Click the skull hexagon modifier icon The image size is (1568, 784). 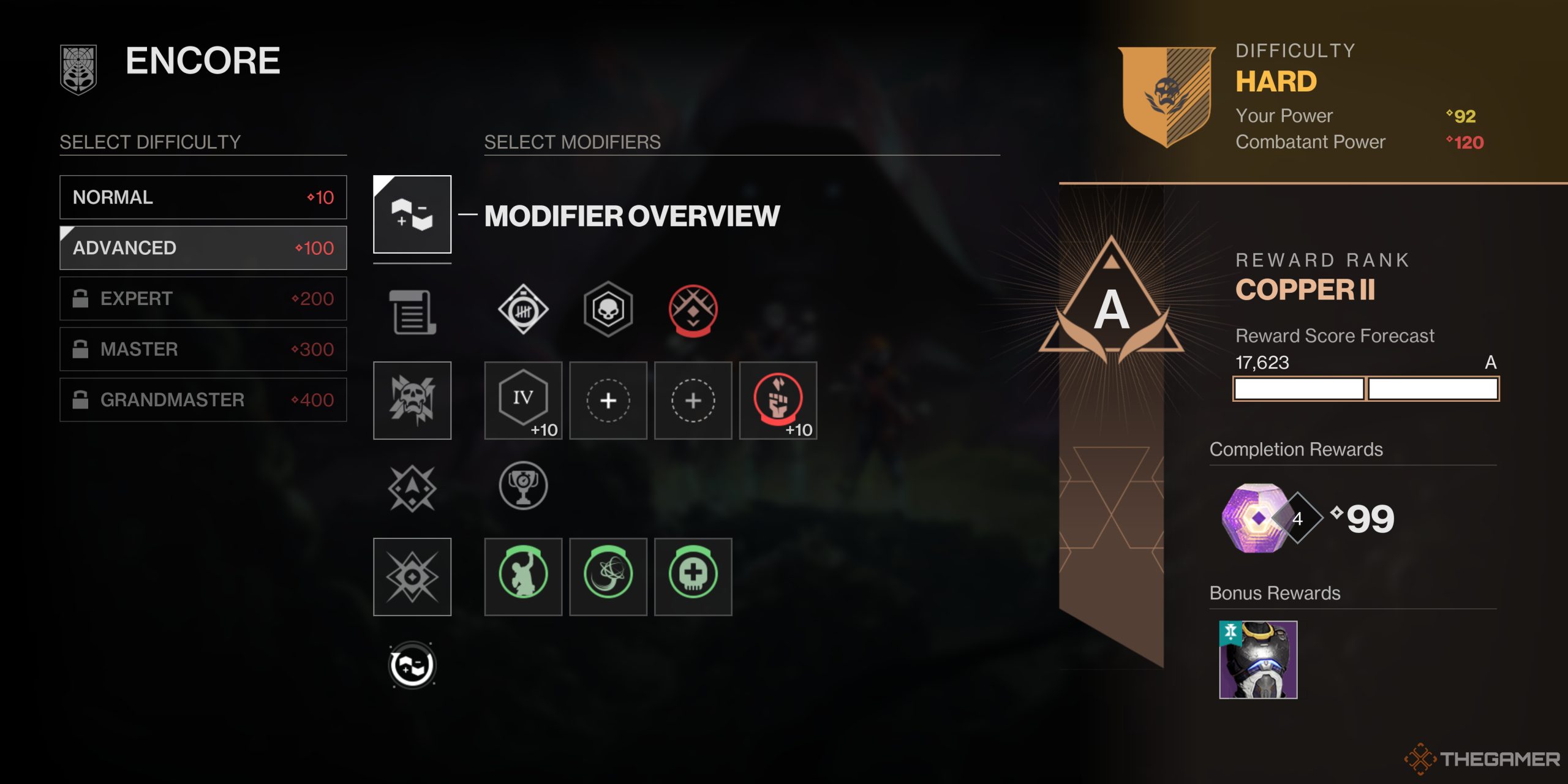[608, 310]
